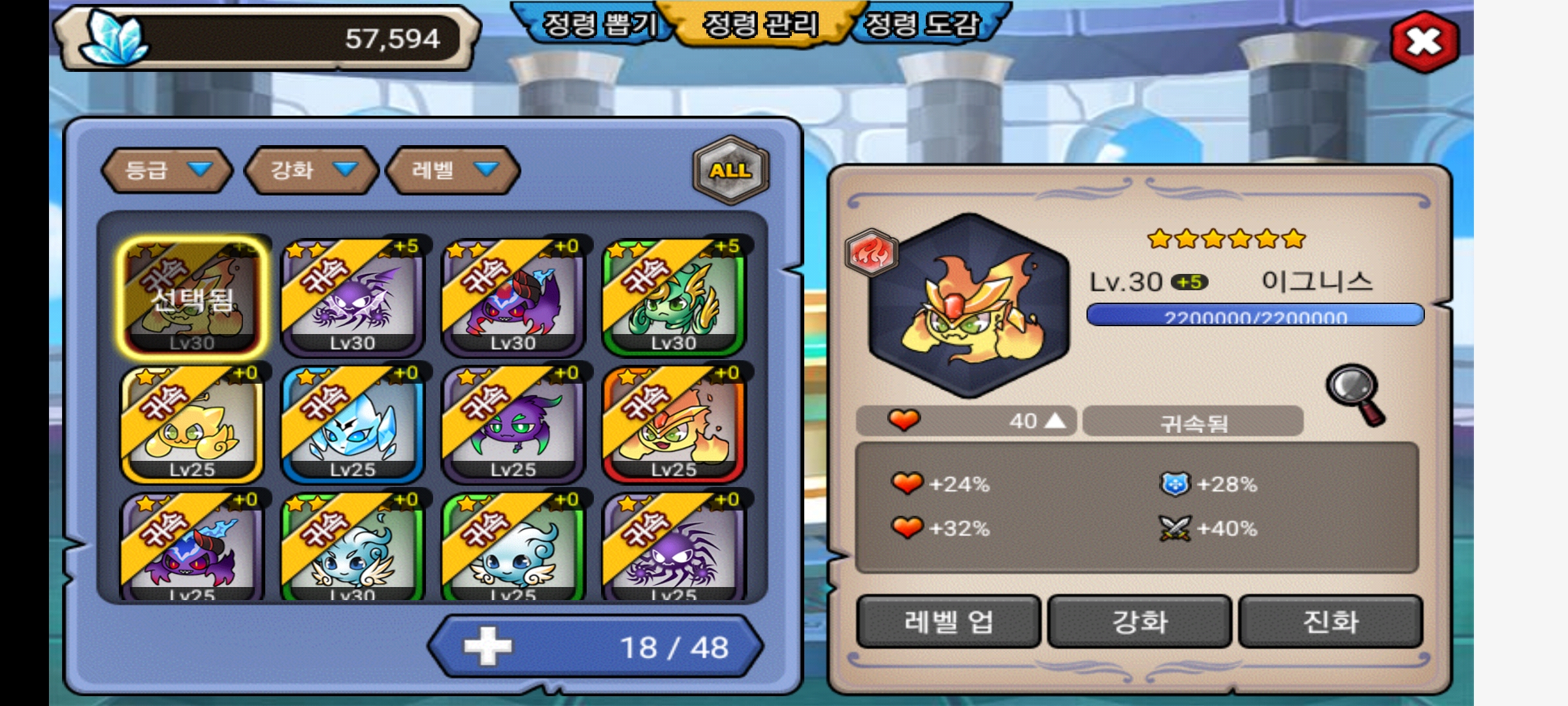
Task: Select the green-eyed purple bat Lv25 spirit
Action: coord(514,424)
